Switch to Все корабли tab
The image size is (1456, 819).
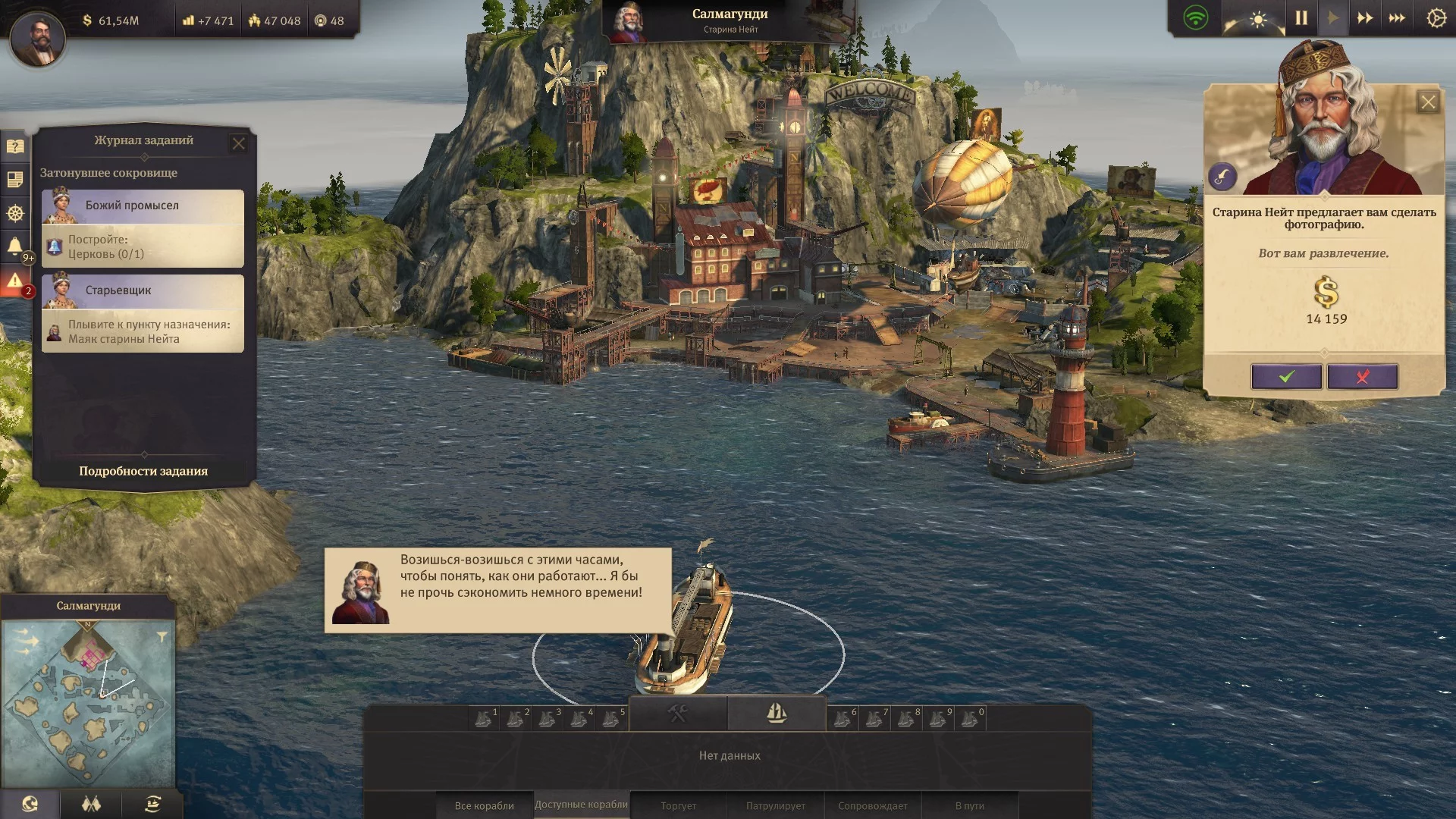point(484,805)
